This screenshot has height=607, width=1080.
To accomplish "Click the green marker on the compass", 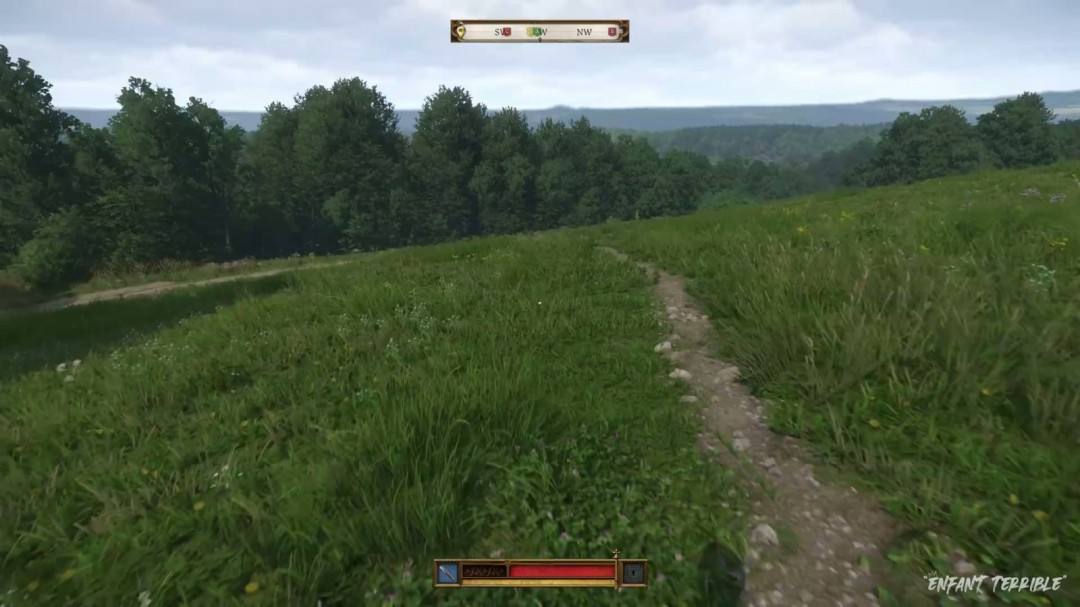I will click(x=533, y=32).
